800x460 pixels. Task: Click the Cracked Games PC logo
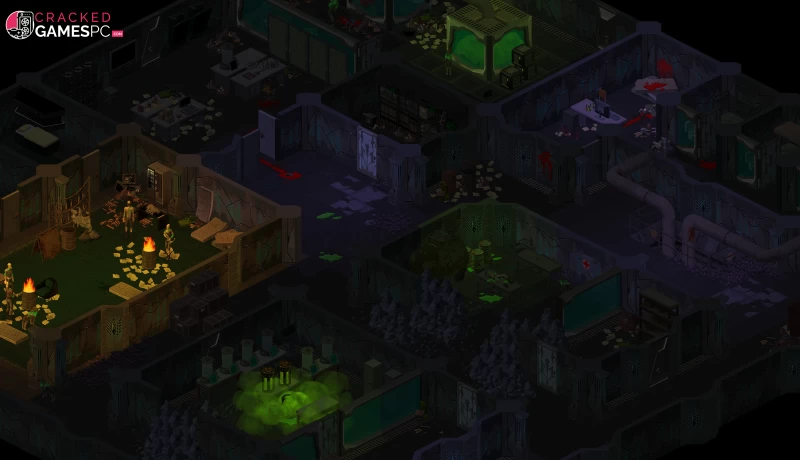pos(62,24)
